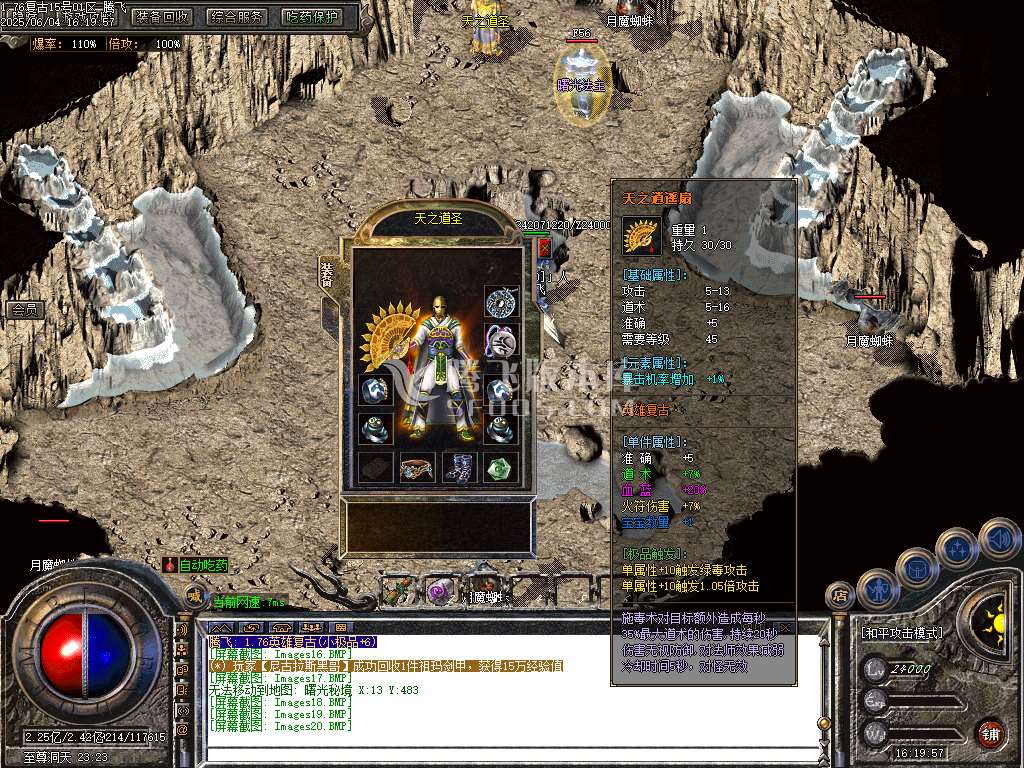Open the bag inventory round icon
The width and height of the screenshot is (1024, 768).
(x=916, y=566)
